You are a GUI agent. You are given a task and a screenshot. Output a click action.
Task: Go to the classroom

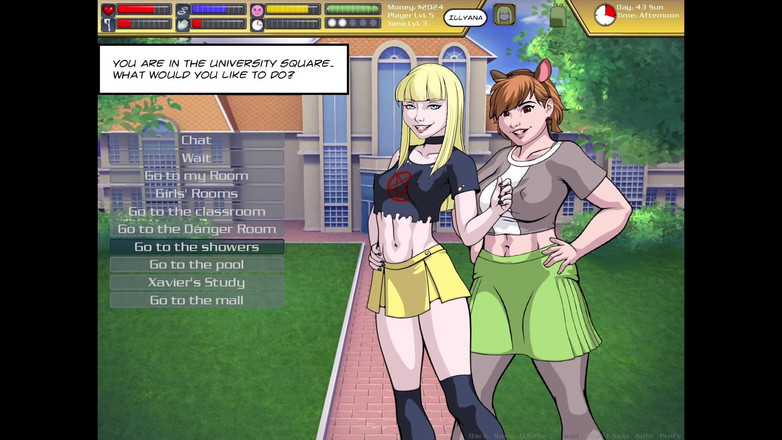[196, 211]
